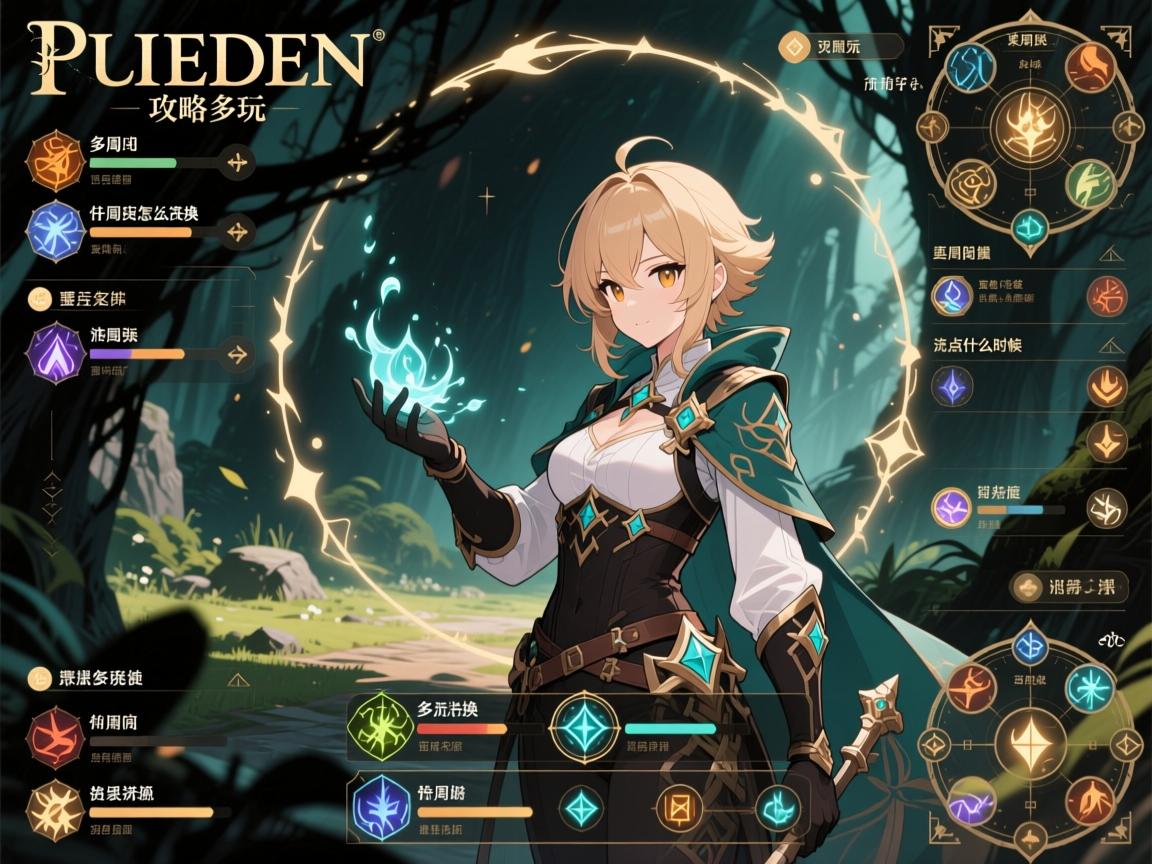Activate the white rune icon on dark circle
The height and width of the screenshot is (864, 1152).
click(x=1107, y=508)
